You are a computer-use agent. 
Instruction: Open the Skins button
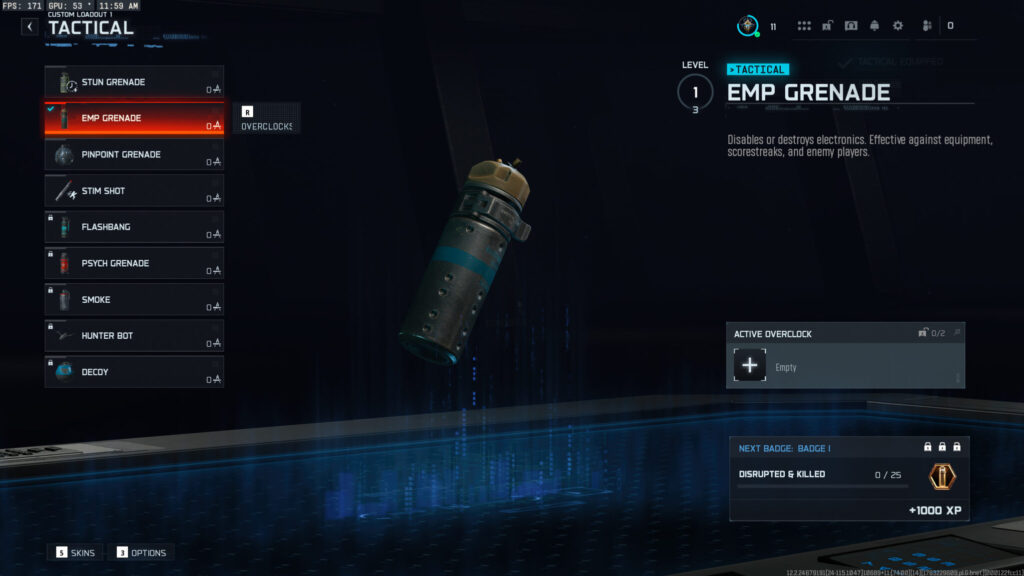point(76,552)
